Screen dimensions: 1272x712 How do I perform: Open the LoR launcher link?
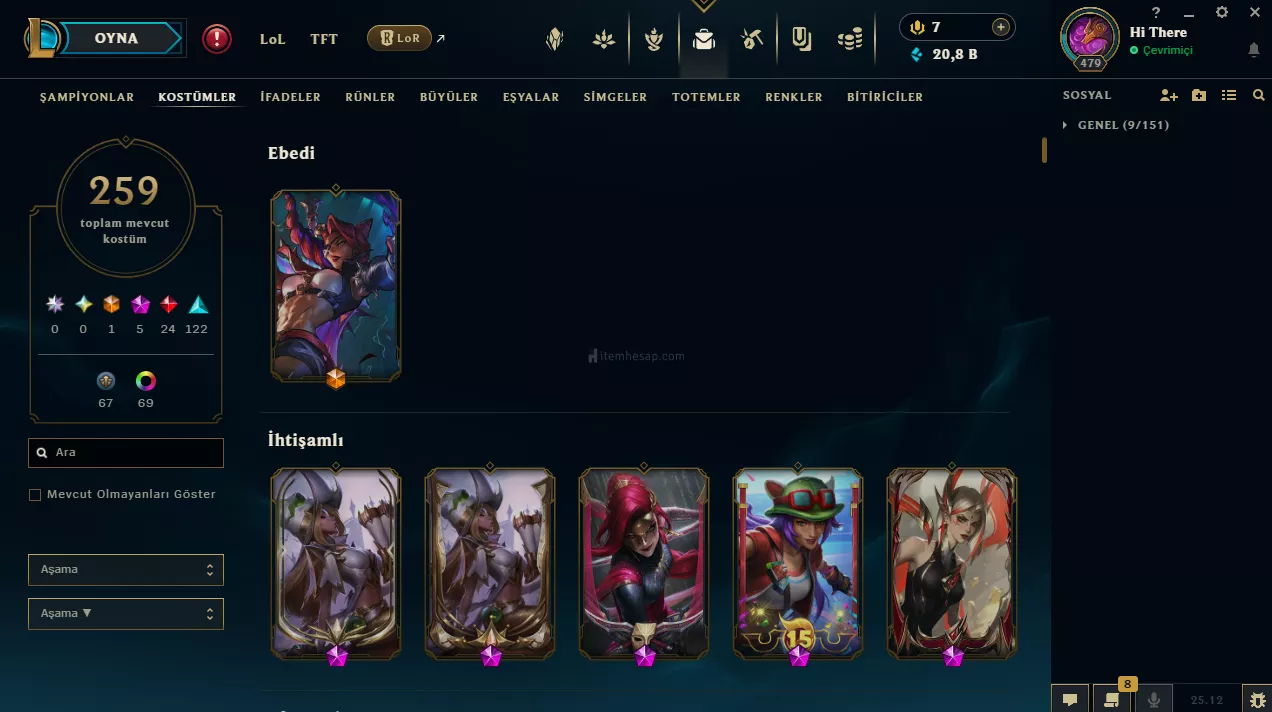click(400, 39)
